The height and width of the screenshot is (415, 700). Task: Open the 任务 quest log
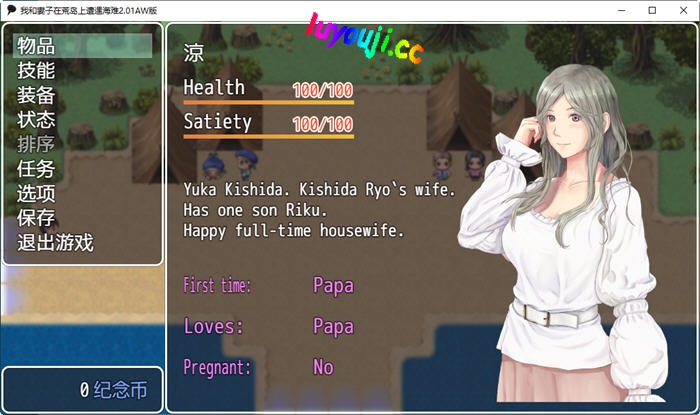coord(37,169)
